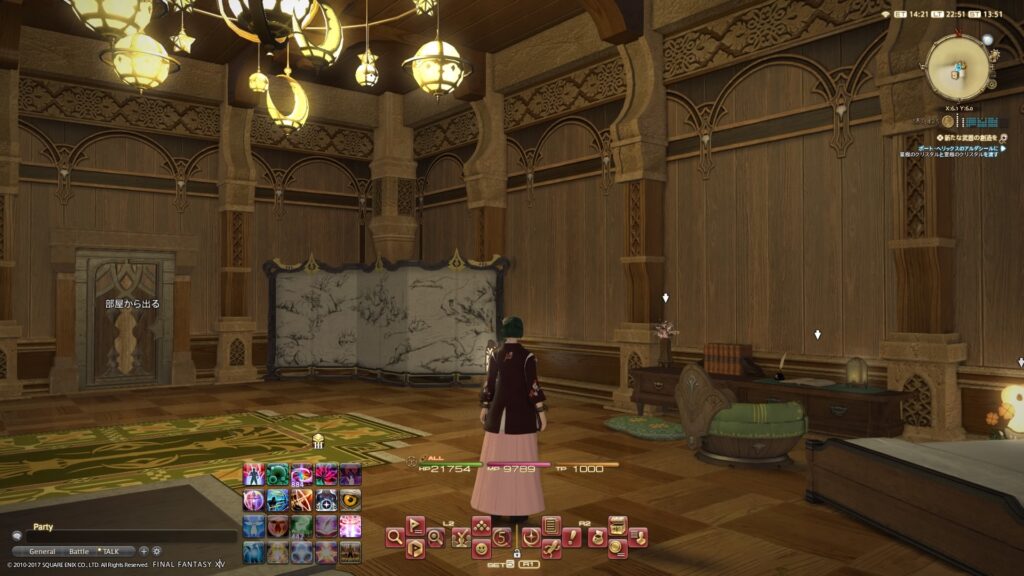The width and height of the screenshot is (1024, 576).
Task: Open the list document menu icon
Action: (x=551, y=525)
